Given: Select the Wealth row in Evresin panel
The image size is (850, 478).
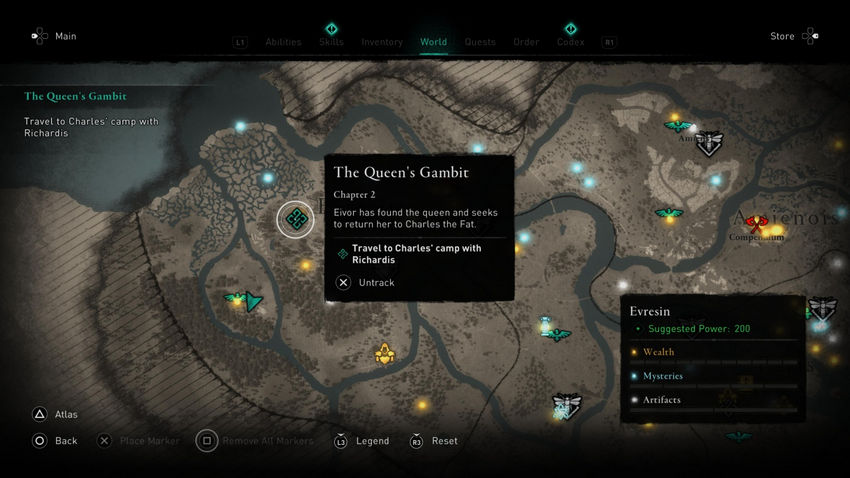Looking at the screenshot, I should (658, 352).
